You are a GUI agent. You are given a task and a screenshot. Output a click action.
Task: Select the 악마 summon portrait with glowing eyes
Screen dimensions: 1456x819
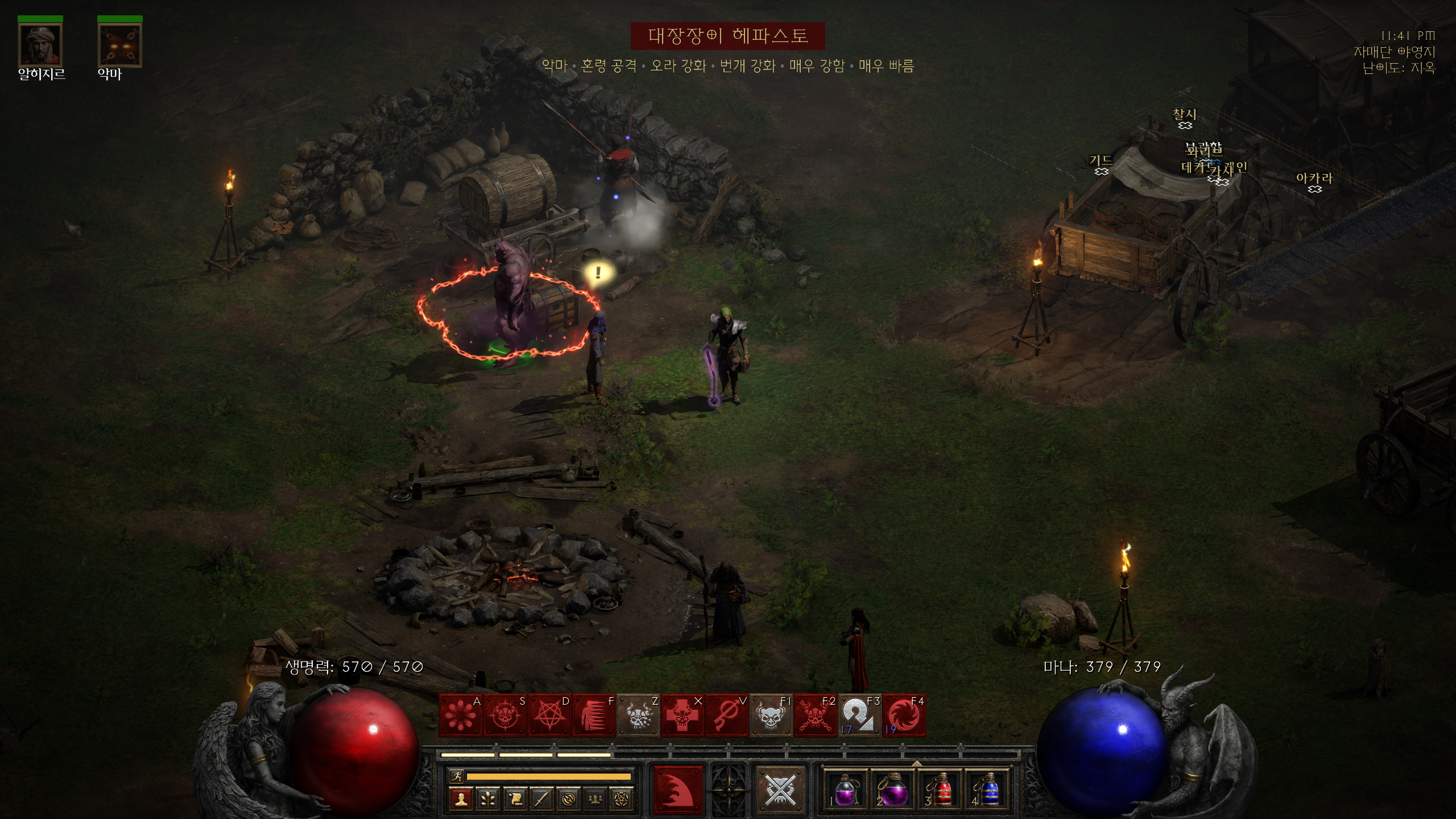(x=120, y=45)
